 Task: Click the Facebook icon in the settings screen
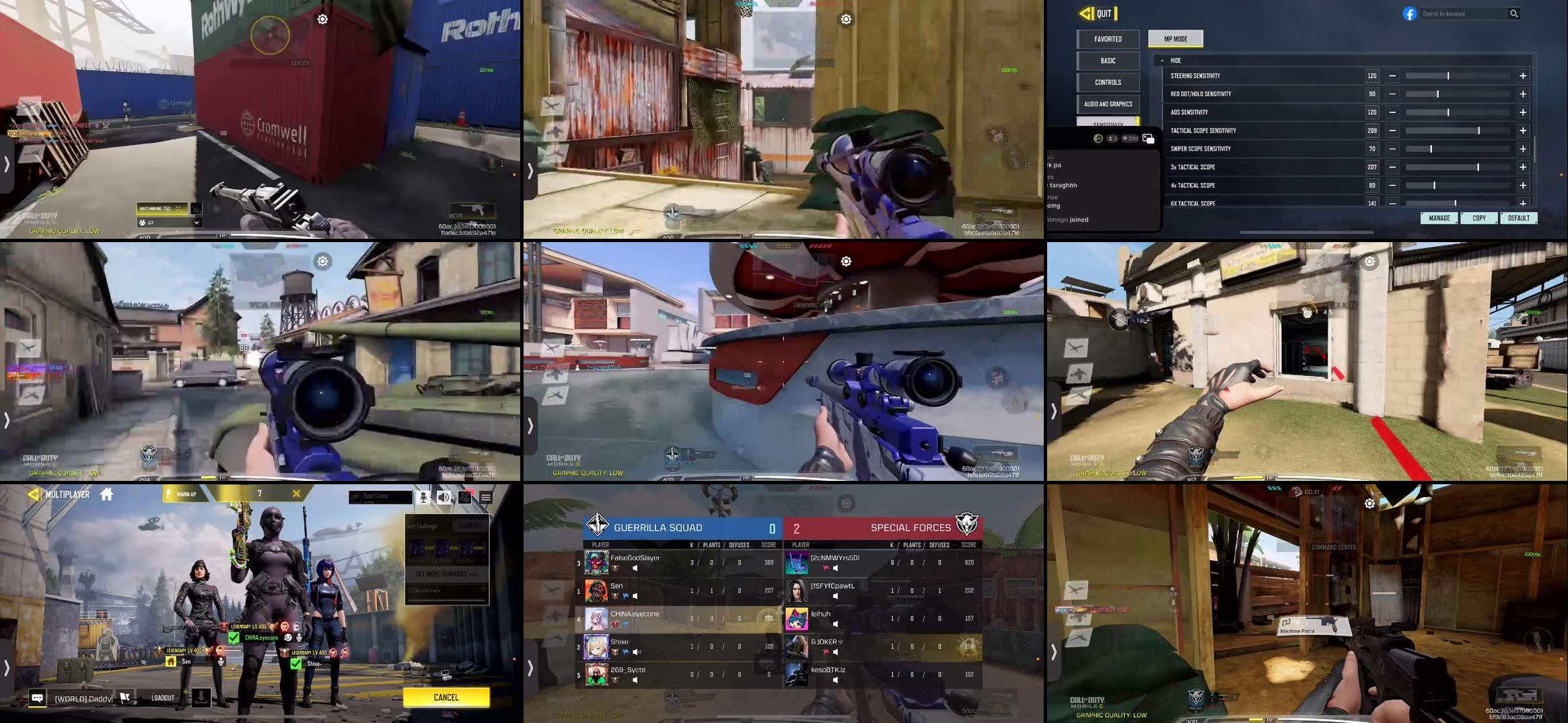coord(1409,13)
